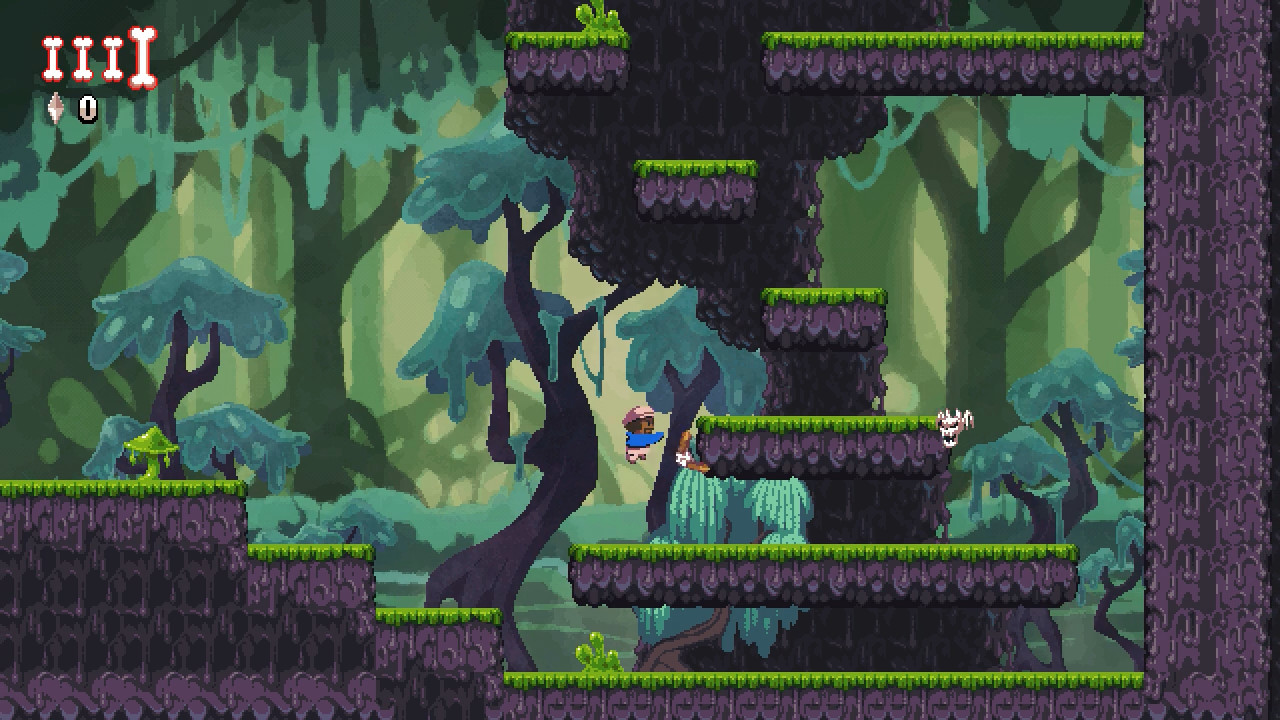Click the zero next to the gem icon
Image resolution: width=1280 pixels, height=720 pixels.
tap(86, 107)
